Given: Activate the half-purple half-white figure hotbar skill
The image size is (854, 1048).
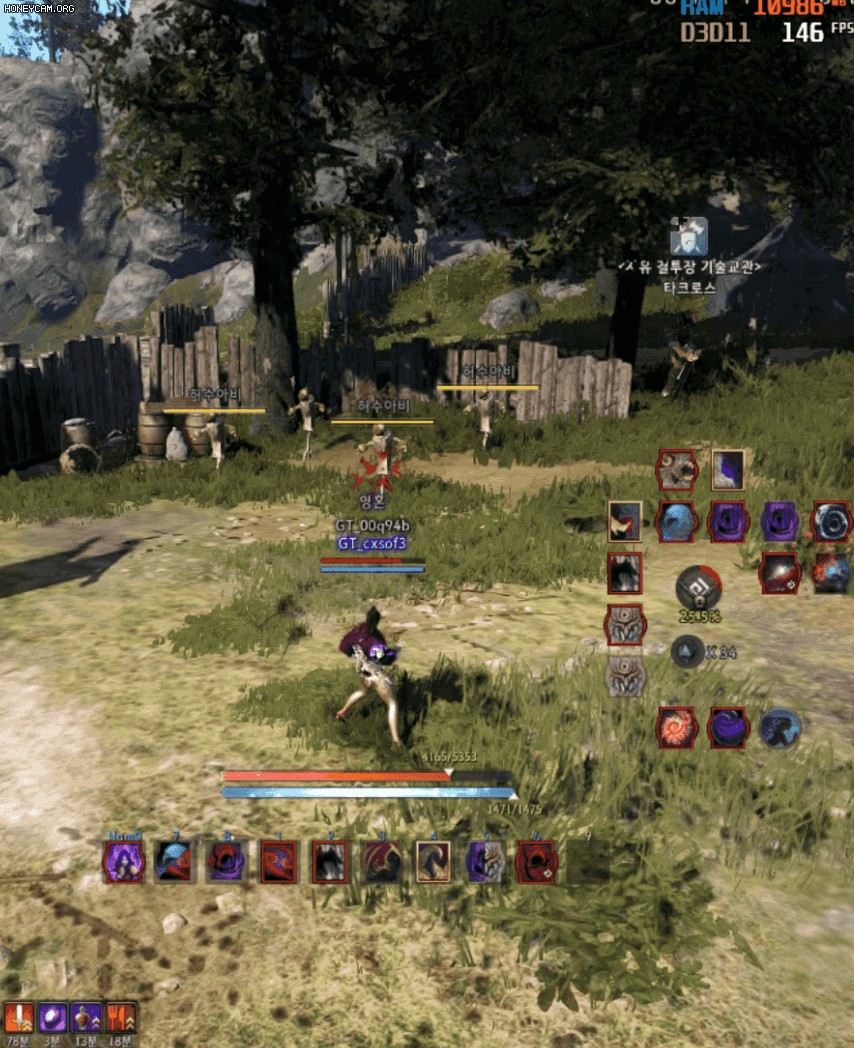Looking at the screenshot, I should [x=485, y=861].
